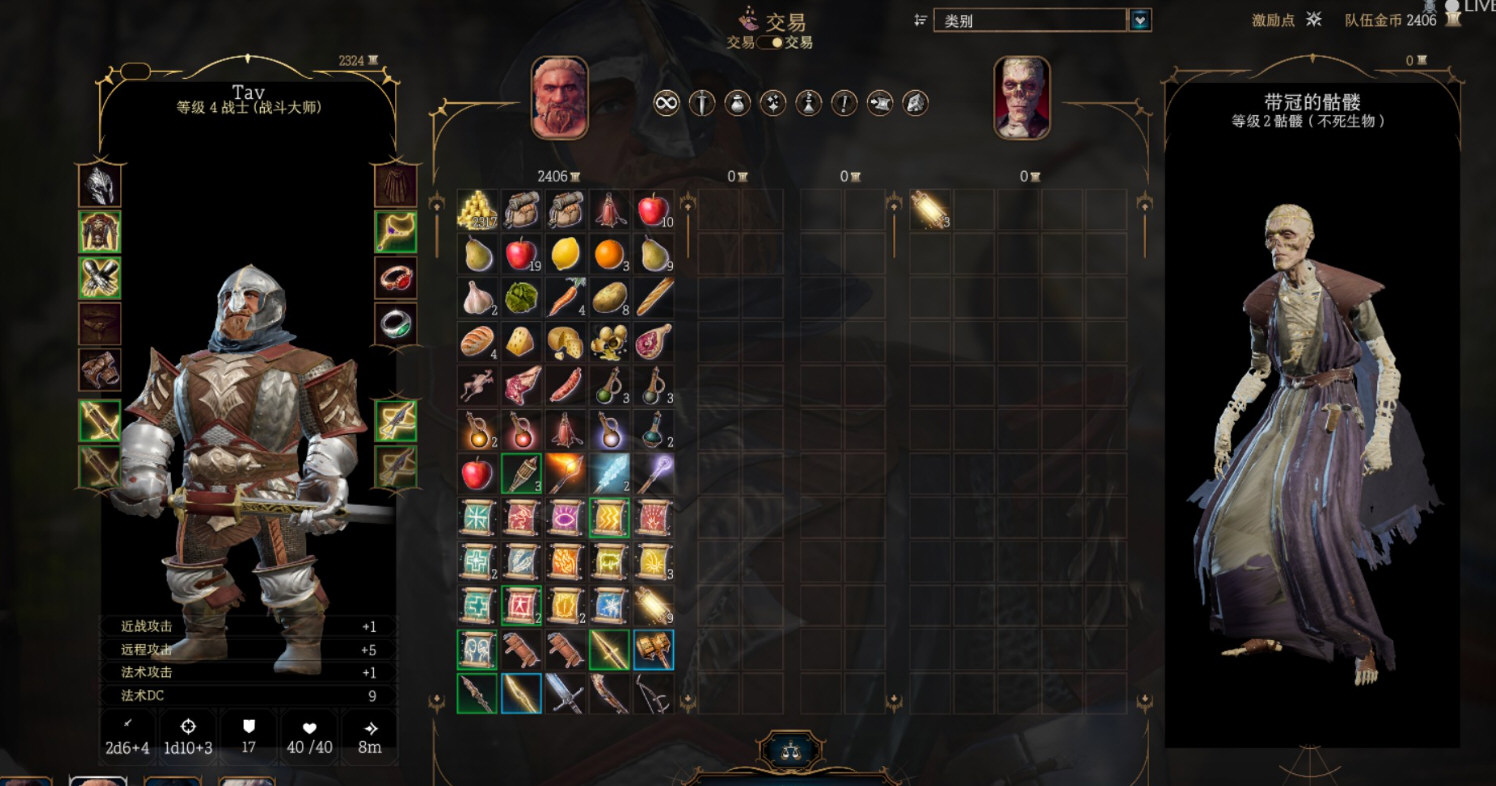Choose the red gem ring slot

pos(395,278)
